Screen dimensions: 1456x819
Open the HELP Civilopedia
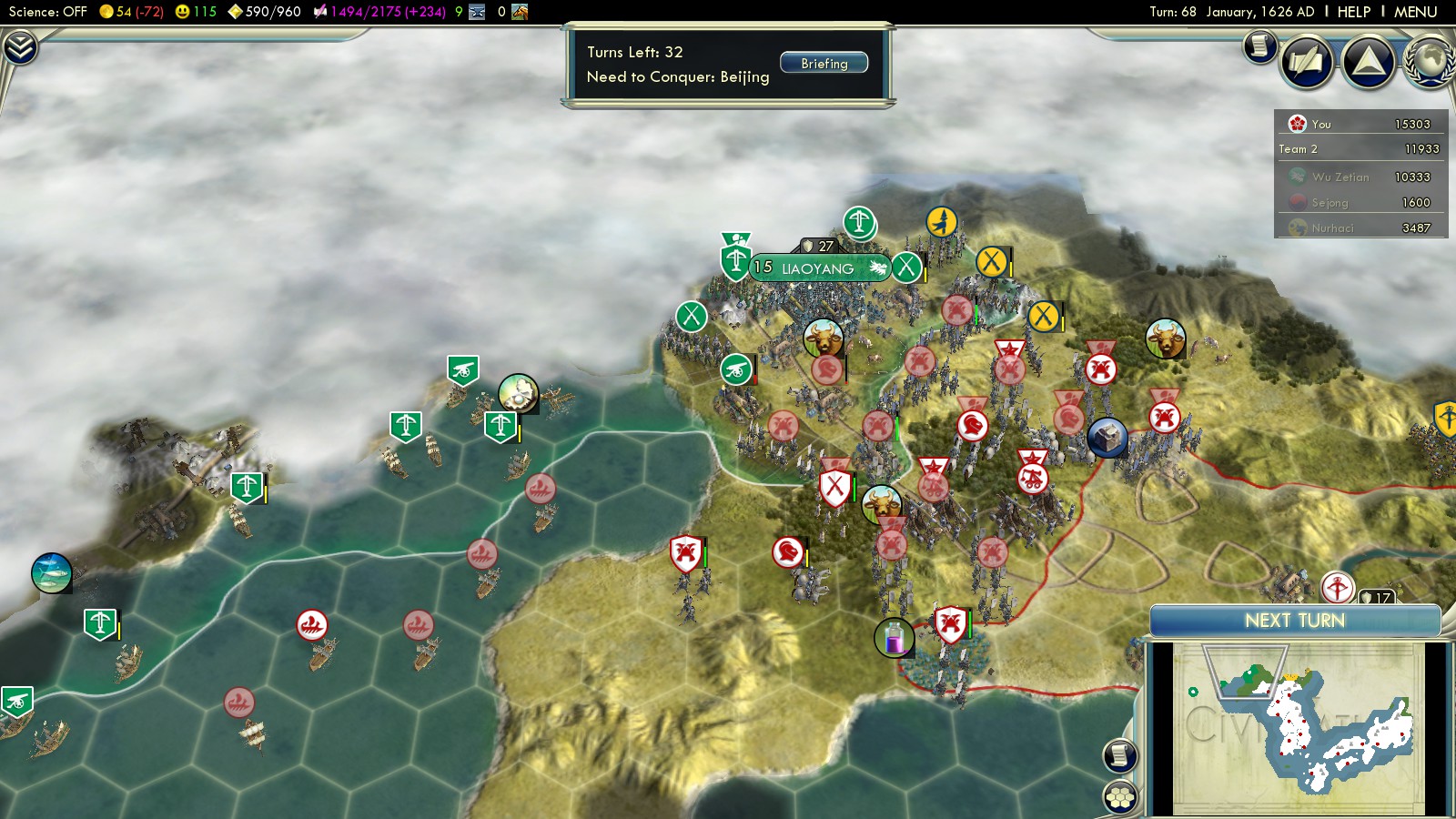[1353, 12]
